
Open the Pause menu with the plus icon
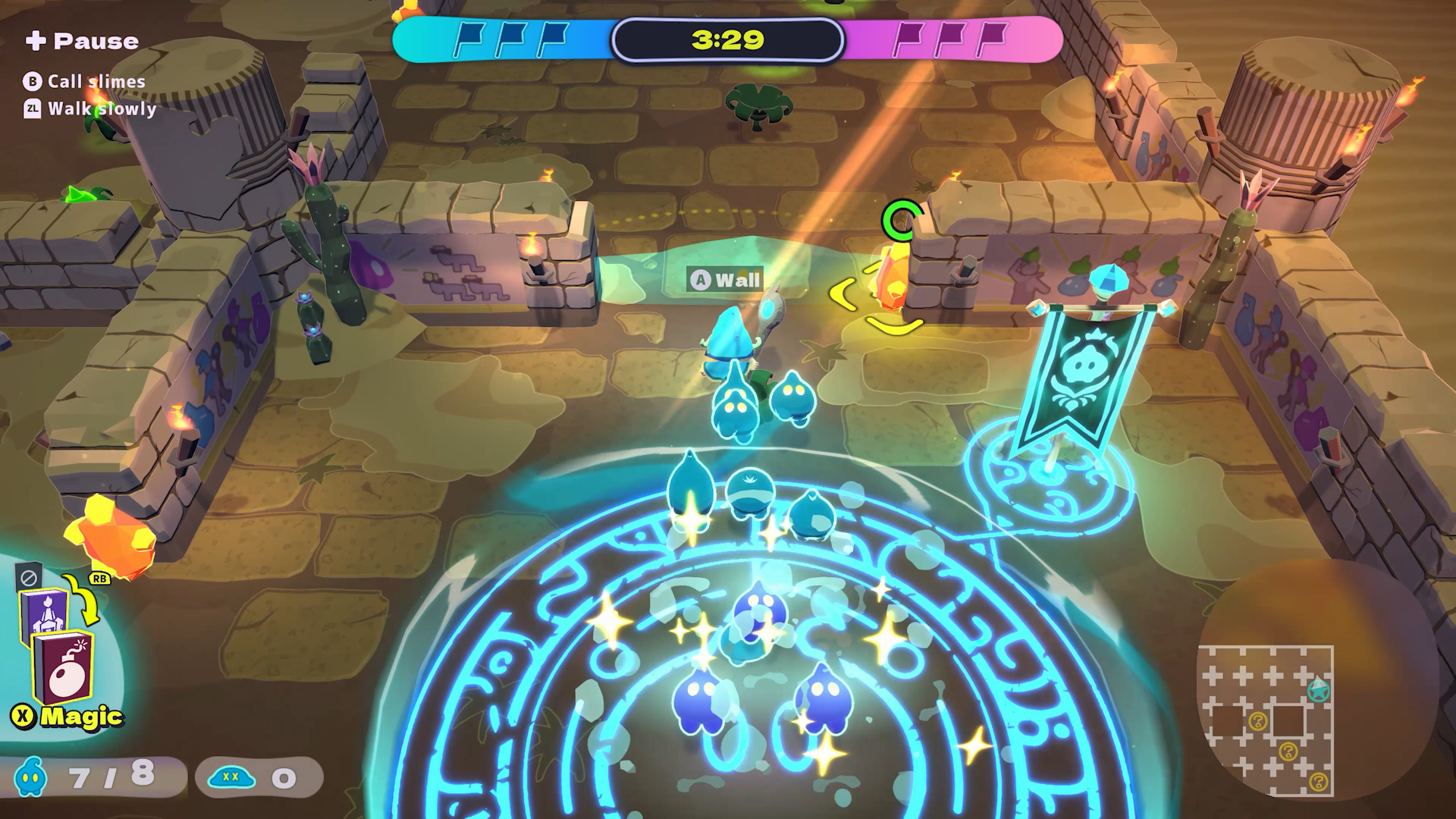[38, 39]
